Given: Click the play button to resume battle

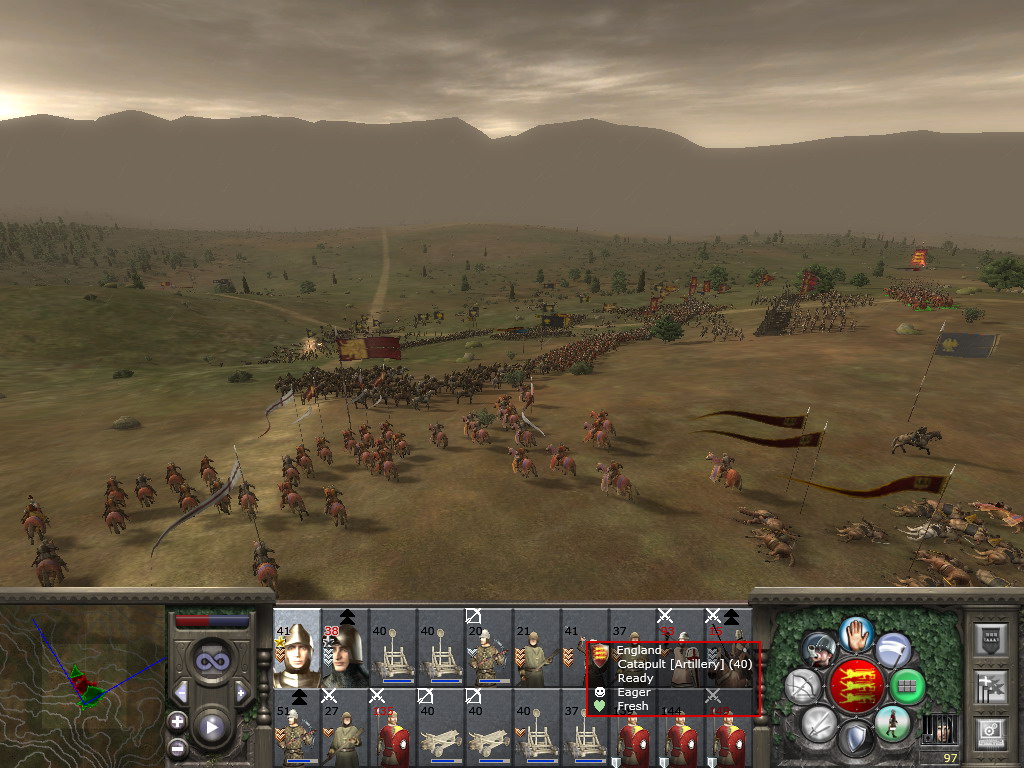Looking at the screenshot, I should (211, 727).
